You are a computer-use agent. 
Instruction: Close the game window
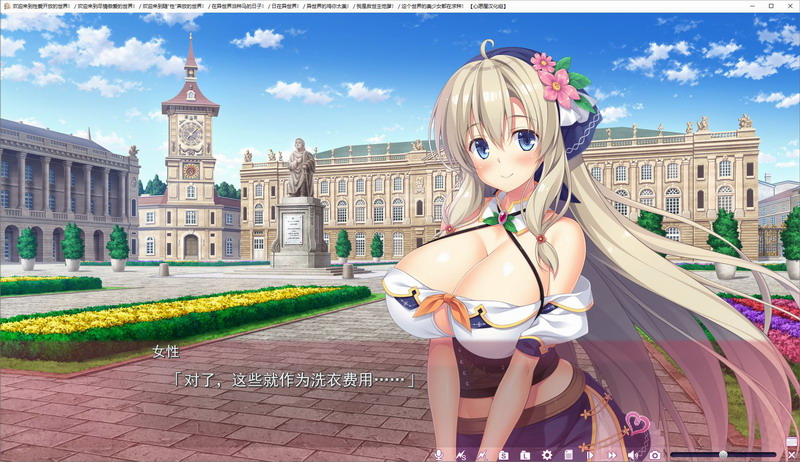[x=789, y=6]
